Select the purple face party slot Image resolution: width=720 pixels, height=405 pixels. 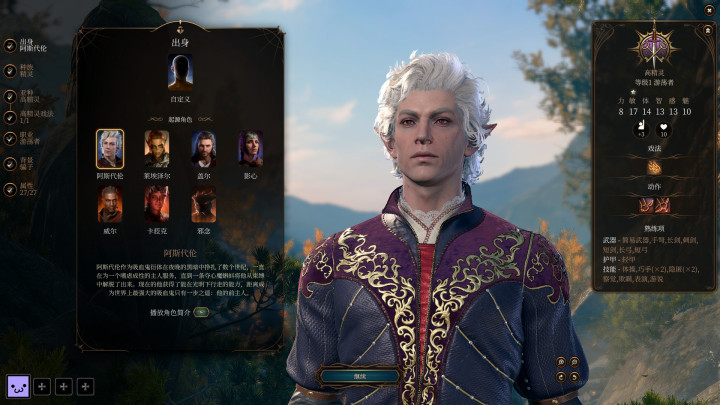pos(18,386)
